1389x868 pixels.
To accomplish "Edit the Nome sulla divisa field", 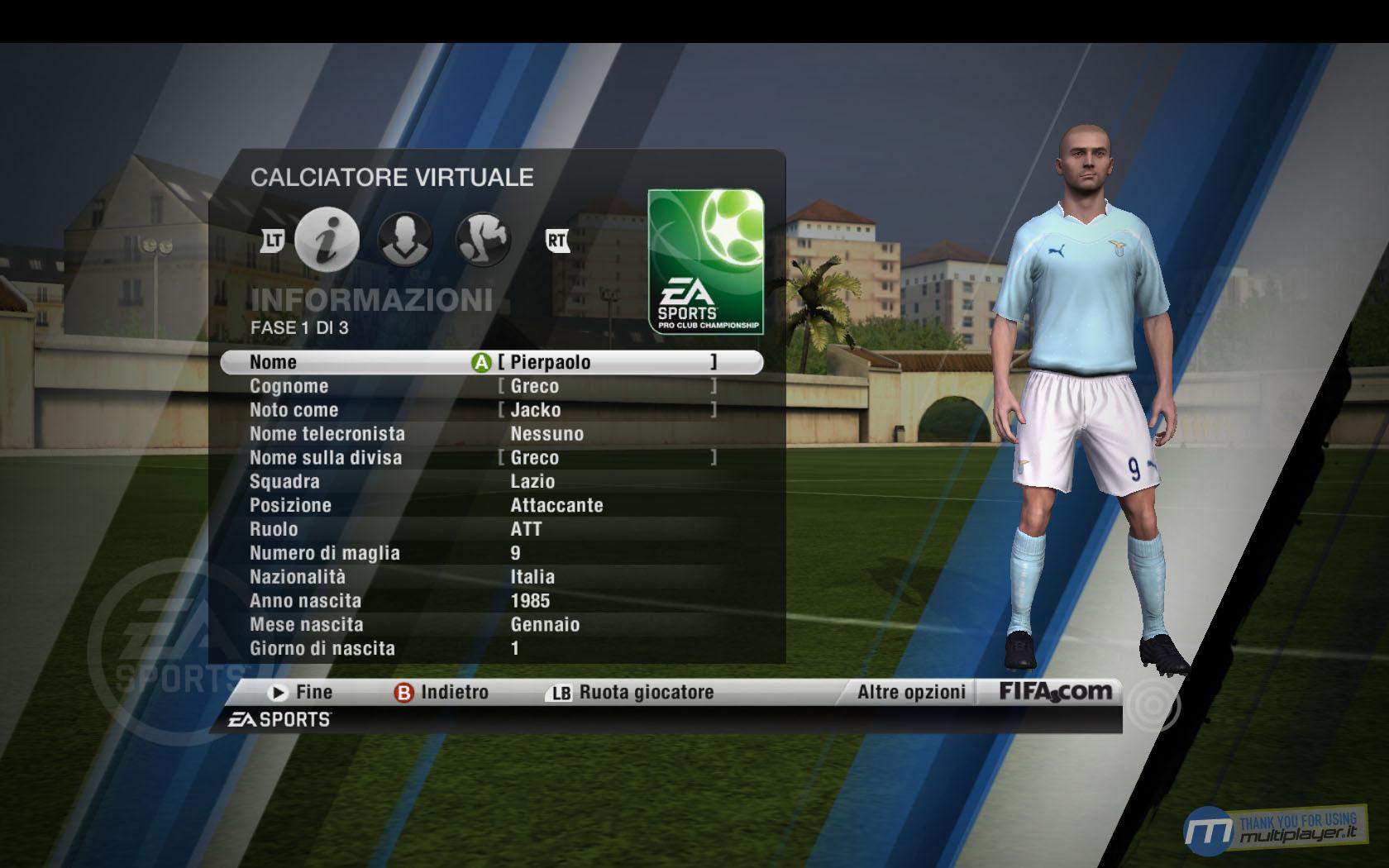I will [x=491, y=458].
